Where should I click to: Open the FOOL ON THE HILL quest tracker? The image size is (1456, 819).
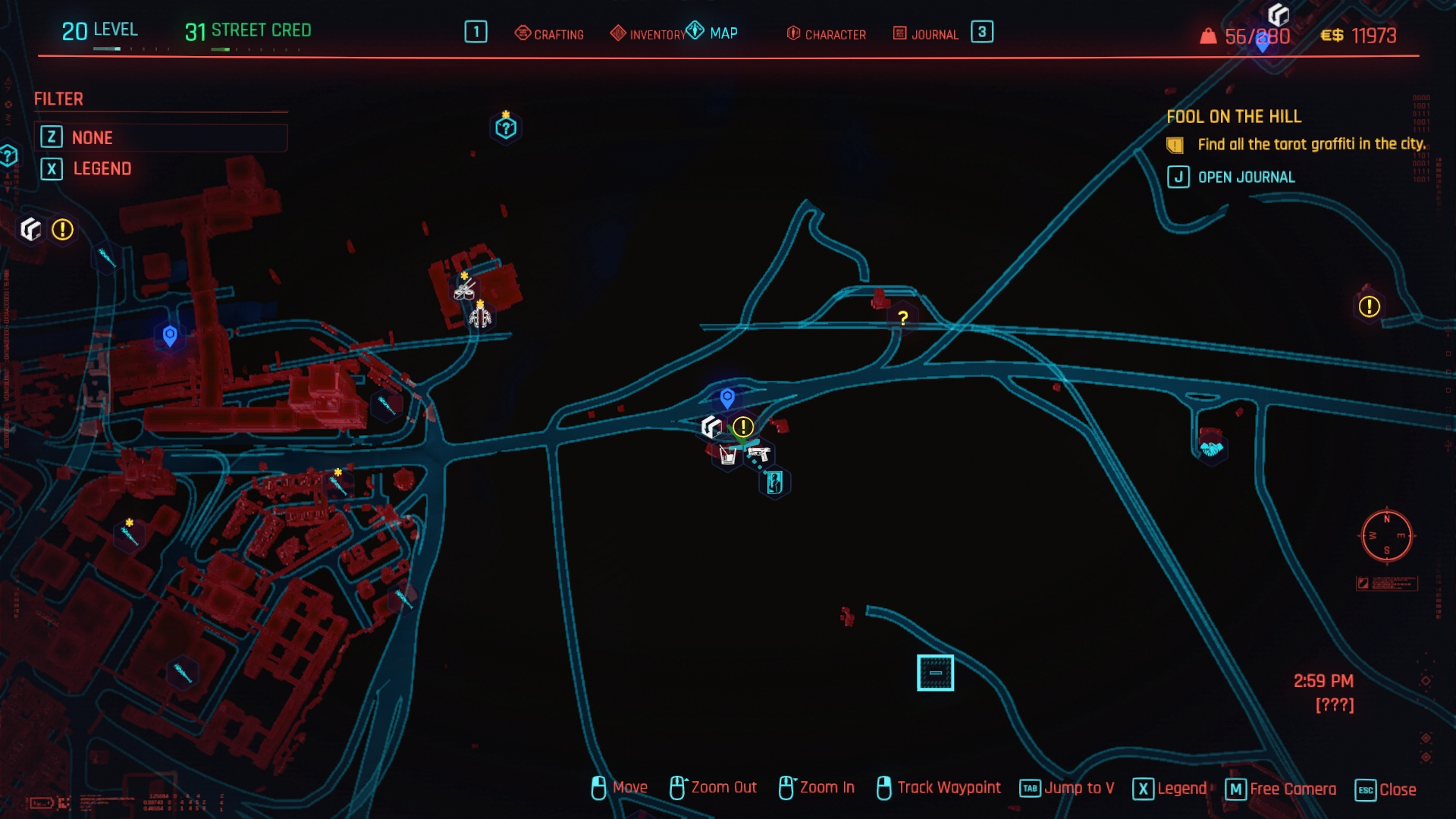pos(1233,117)
